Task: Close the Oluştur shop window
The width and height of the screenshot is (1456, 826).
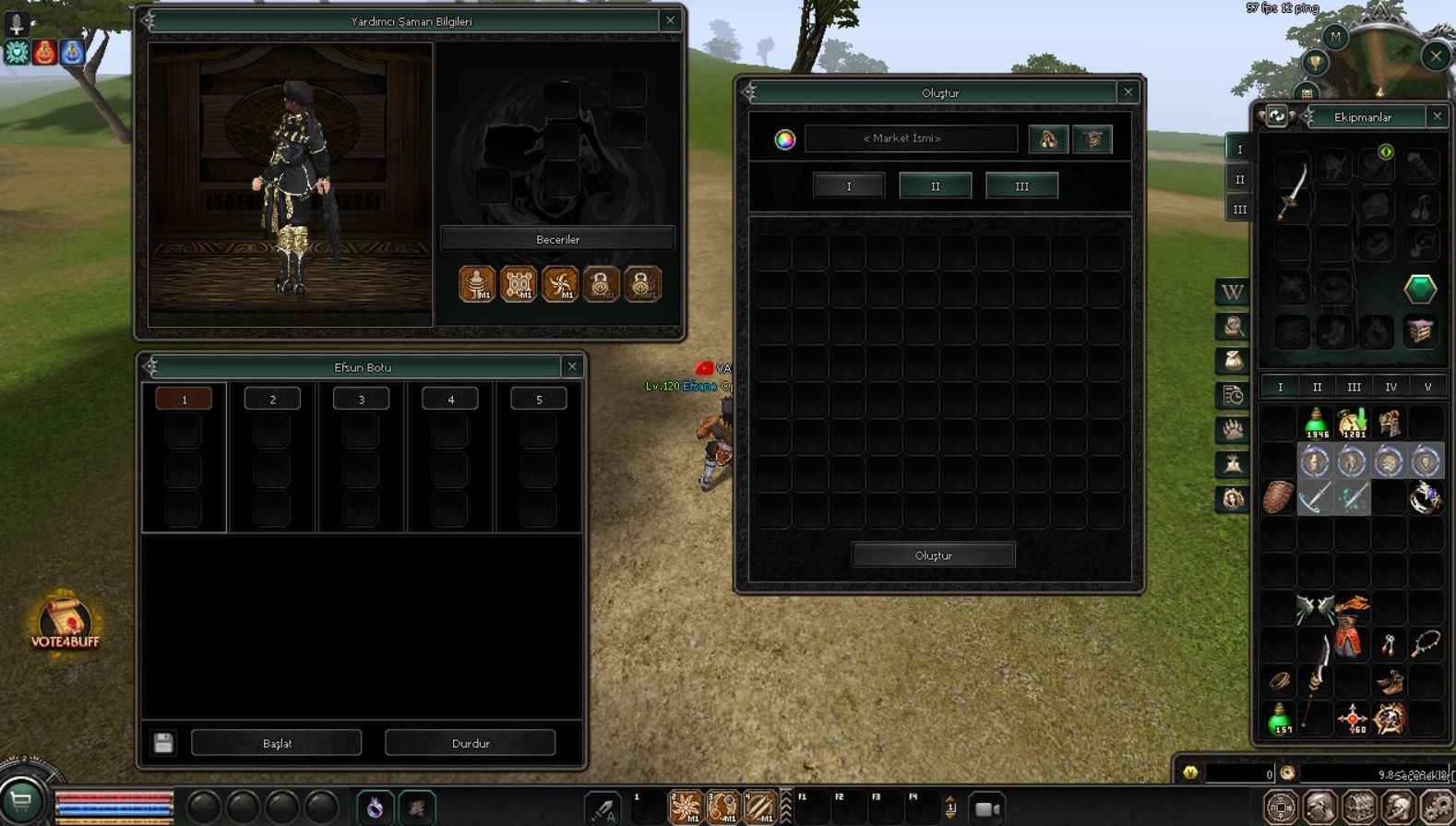Action: (1128, 91)
